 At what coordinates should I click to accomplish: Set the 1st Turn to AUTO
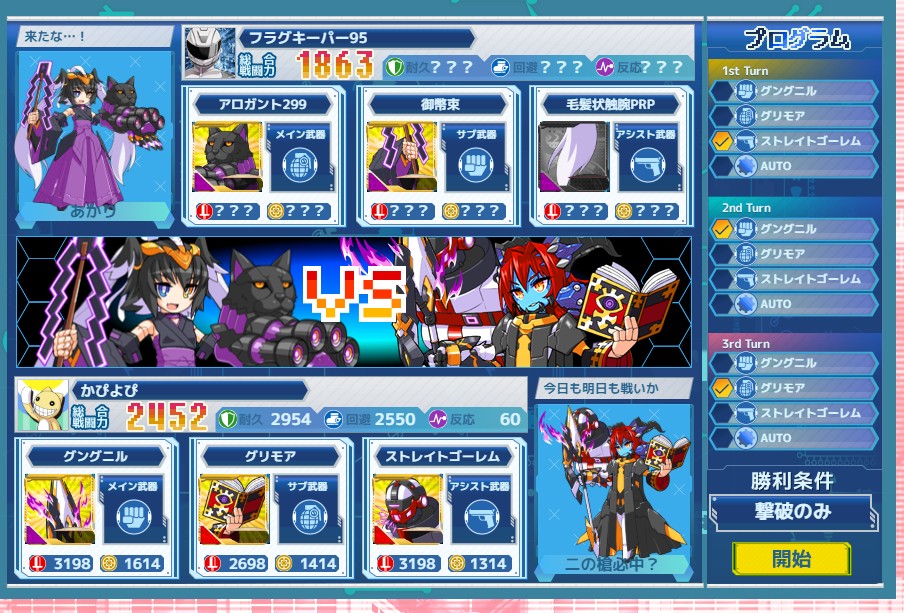click(795, 166)
